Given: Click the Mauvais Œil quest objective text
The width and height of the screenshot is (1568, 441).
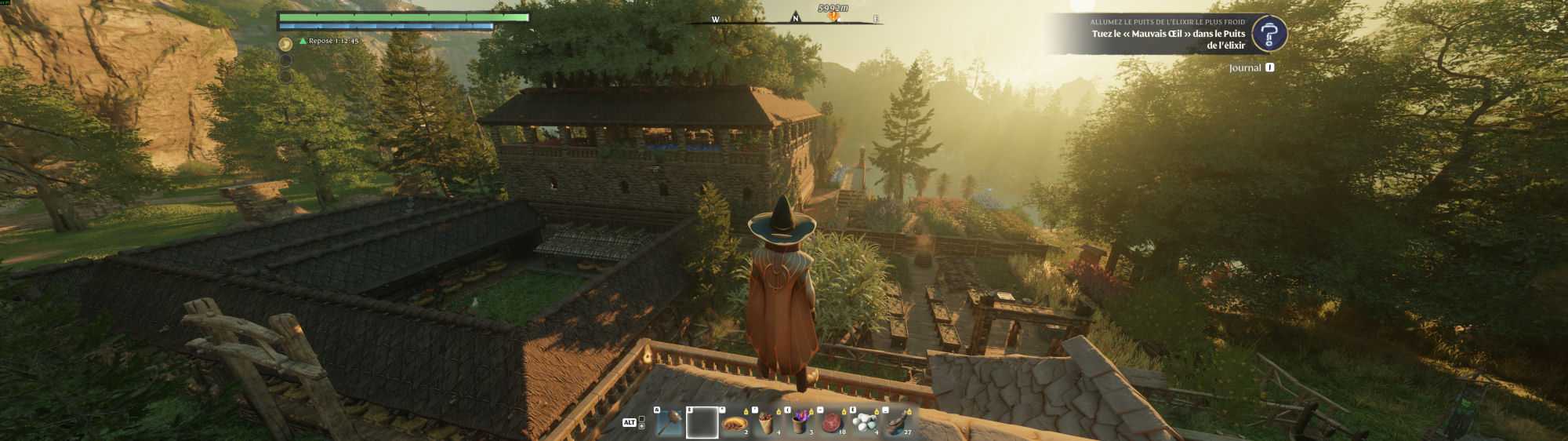Looking at the screenshot, I should pyautogui.click(x=1168, y=39).
